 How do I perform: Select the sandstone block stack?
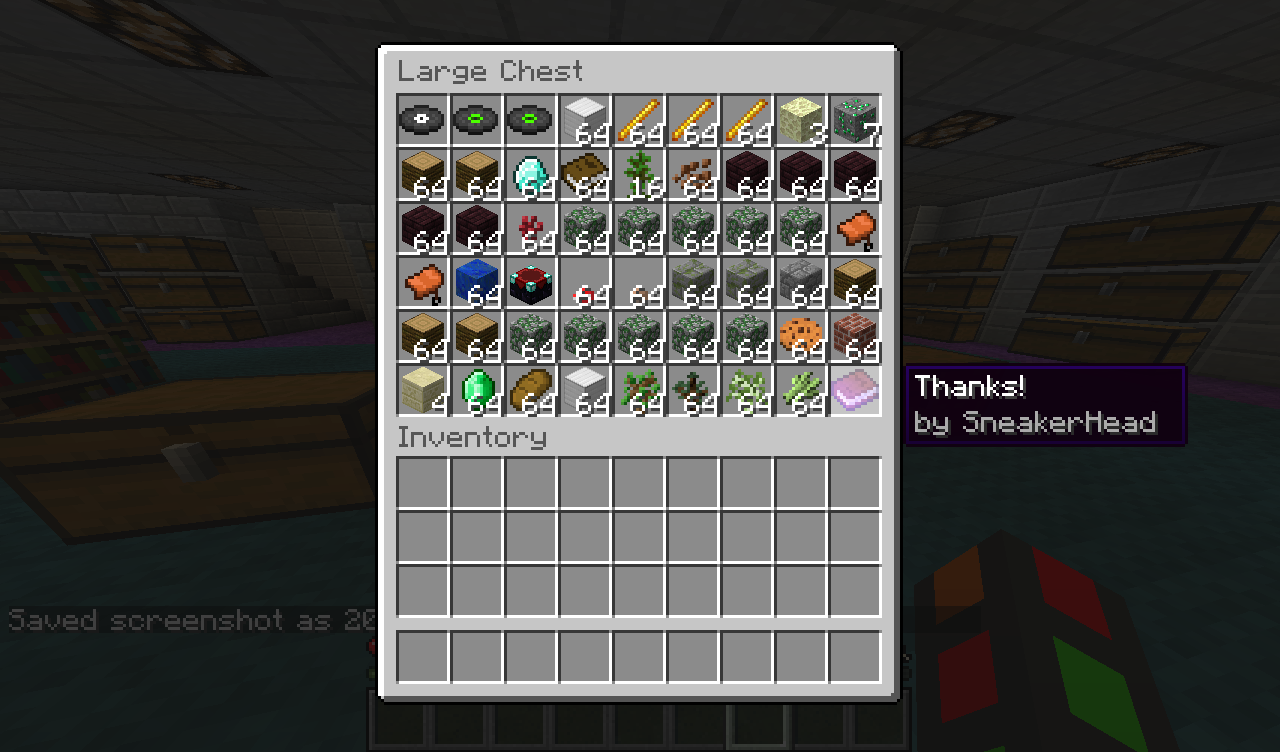422,390
